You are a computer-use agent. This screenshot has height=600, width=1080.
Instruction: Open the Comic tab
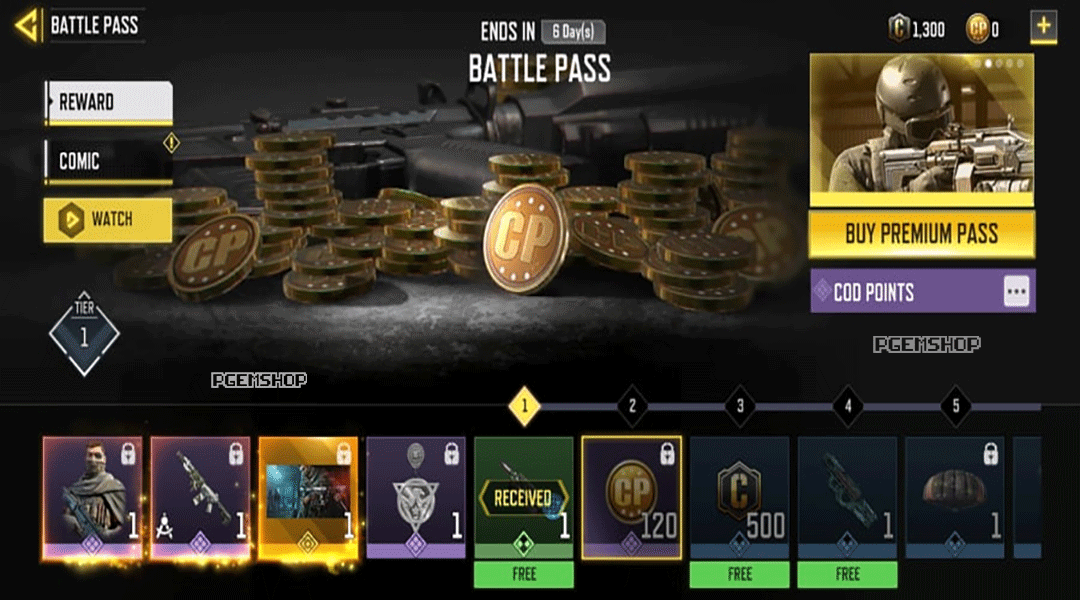click(x=108, y=161)
